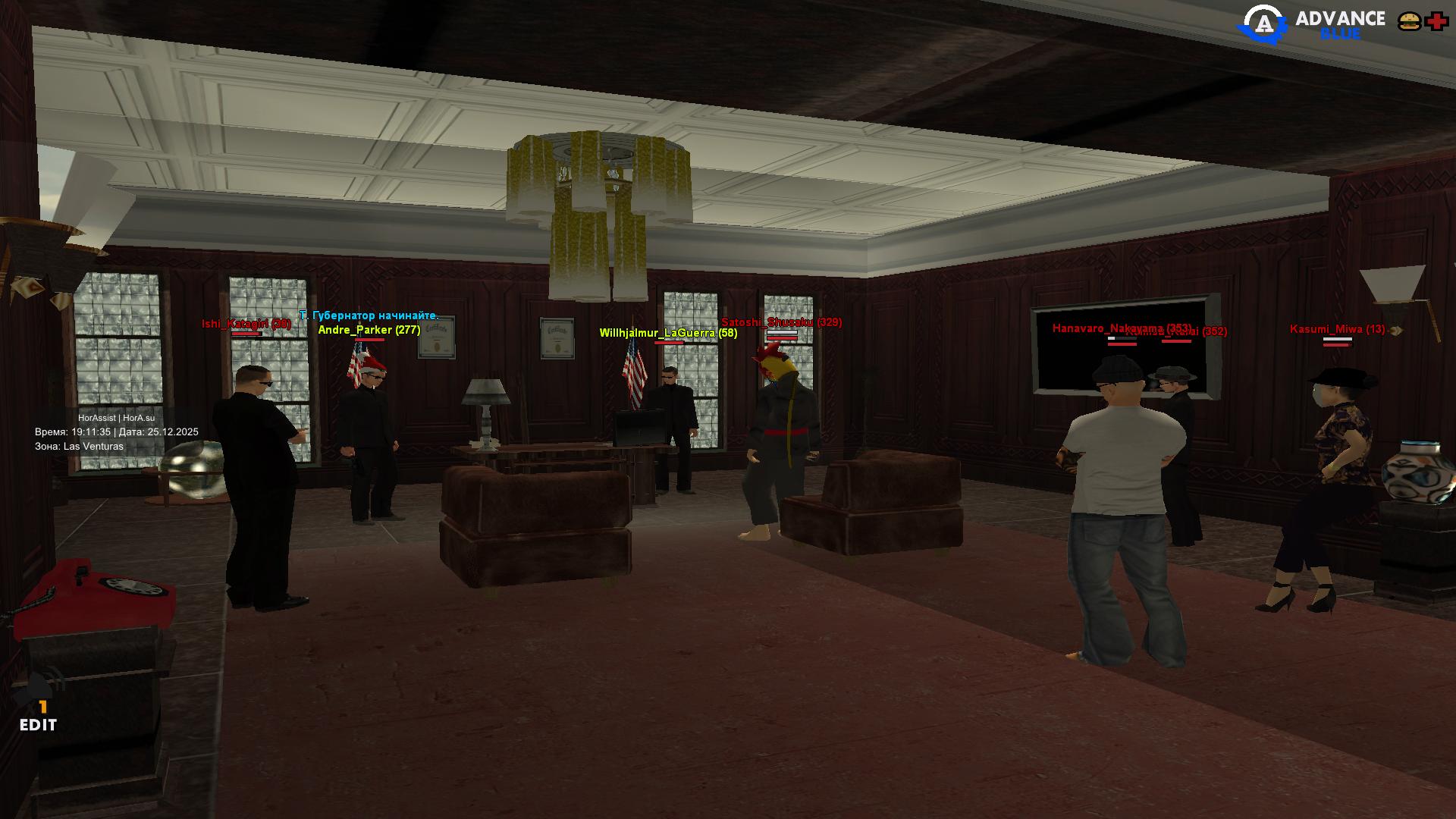Select Kasumi_Miwa (13) nametag
Viewport: 1456px width, 819px height.
click(1338, 328)
